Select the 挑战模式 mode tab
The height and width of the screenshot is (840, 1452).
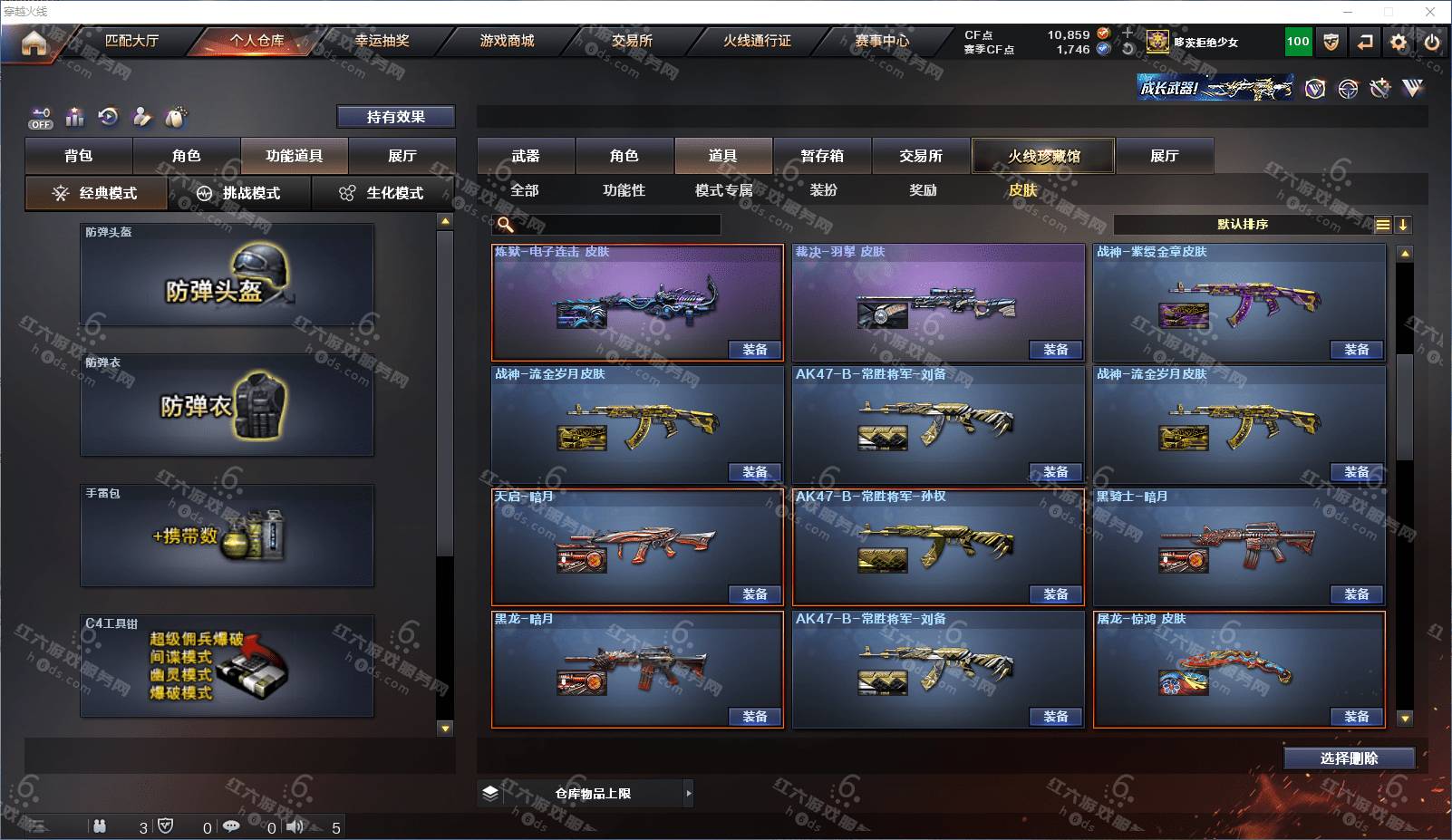point(240,193)
